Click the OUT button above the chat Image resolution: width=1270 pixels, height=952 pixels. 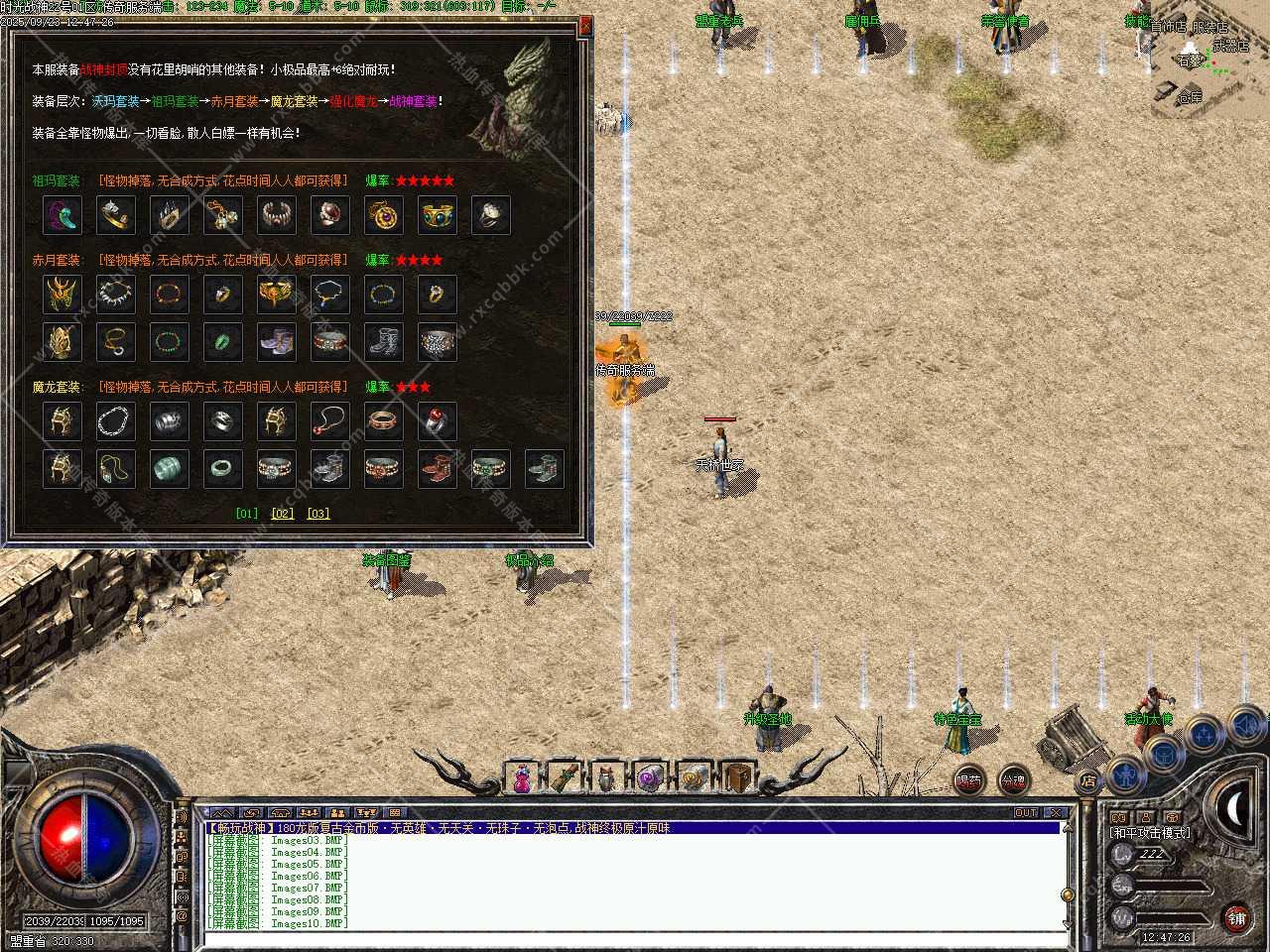pyautogui.click(x=1026, y=813)
